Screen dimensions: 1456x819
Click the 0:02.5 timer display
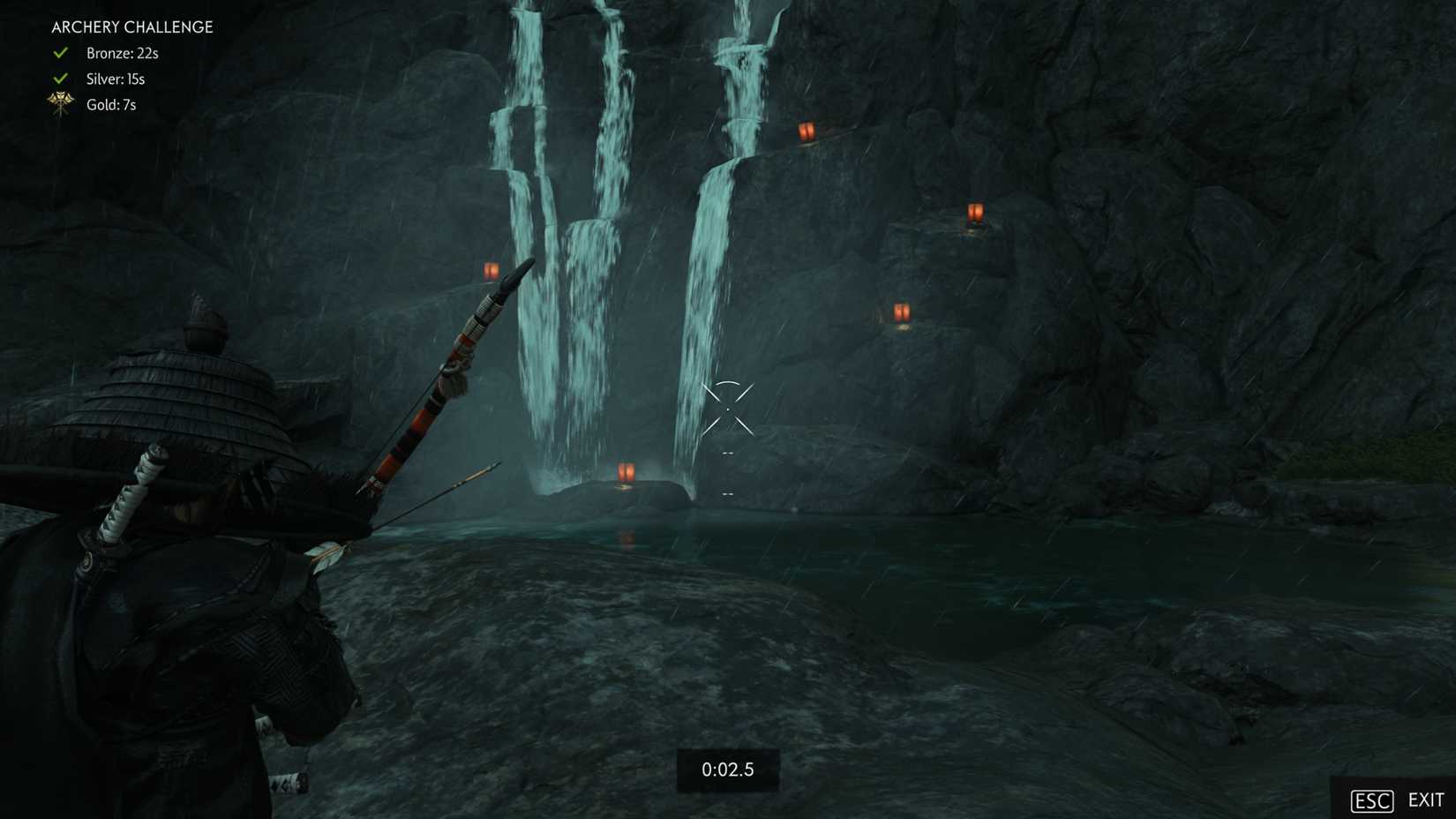727,769
